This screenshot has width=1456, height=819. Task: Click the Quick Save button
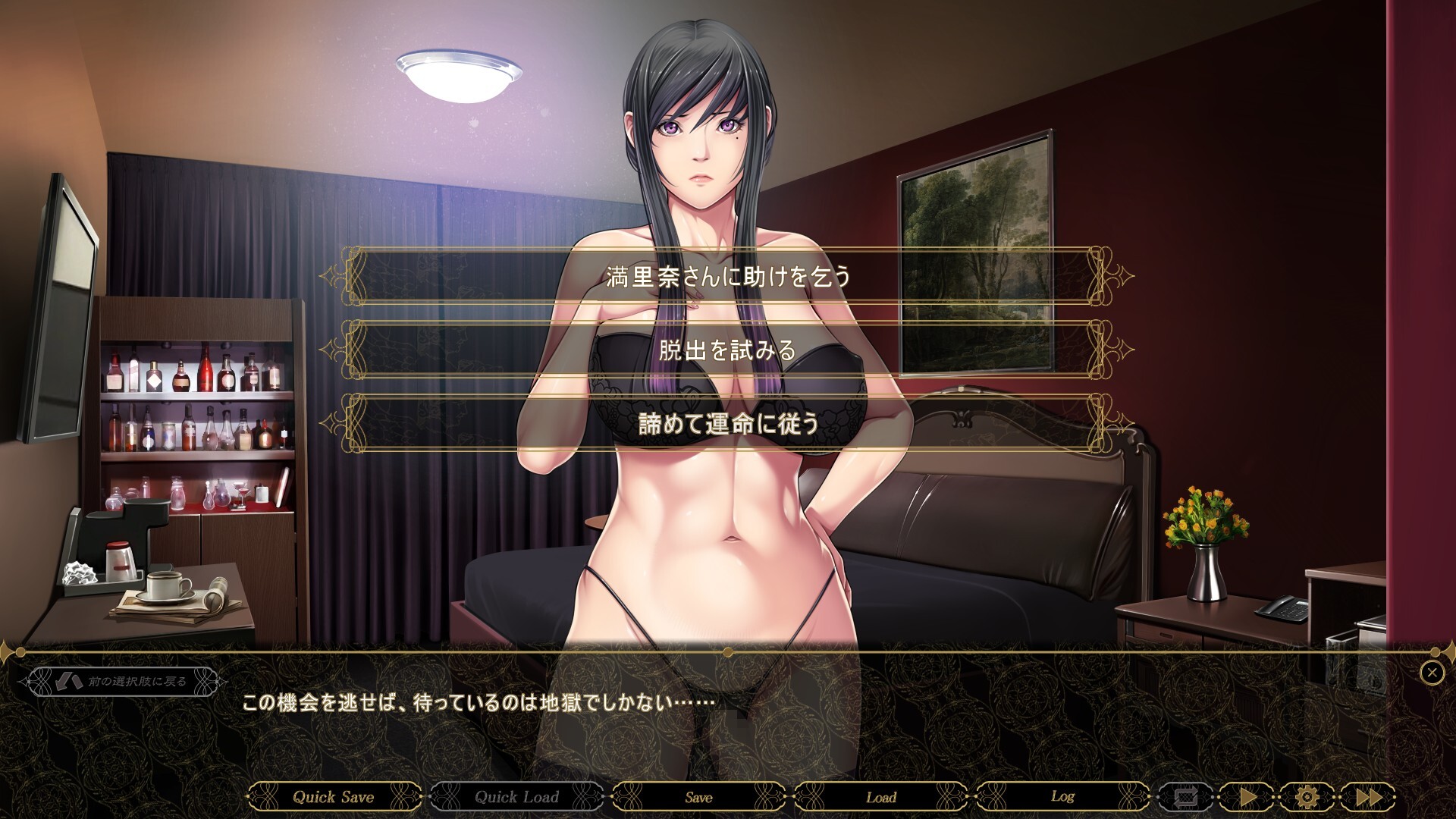[x=334, y=797]
